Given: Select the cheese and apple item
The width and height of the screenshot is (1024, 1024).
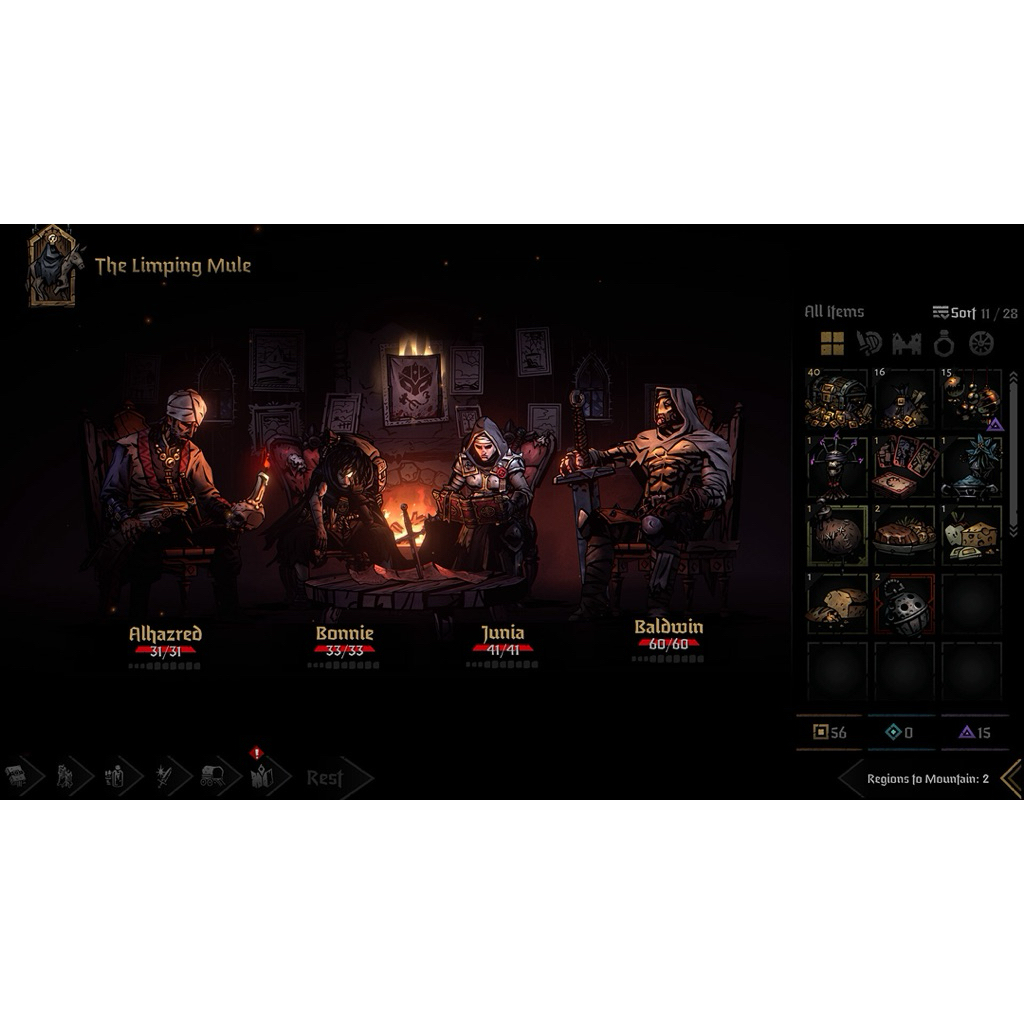Looking at the screenshot, I should tap(972, 534).
